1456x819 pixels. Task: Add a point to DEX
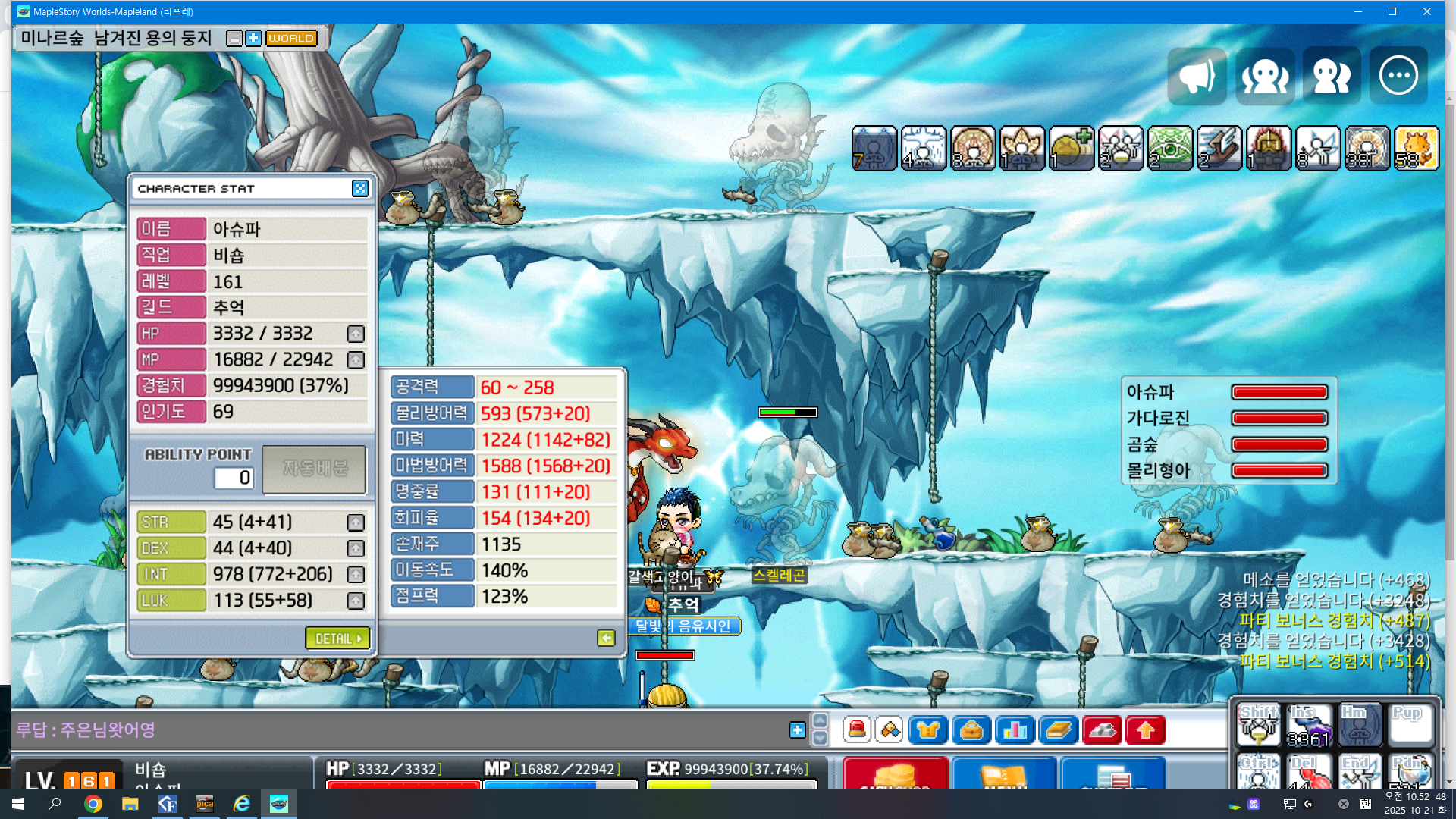tap(356, 548)
